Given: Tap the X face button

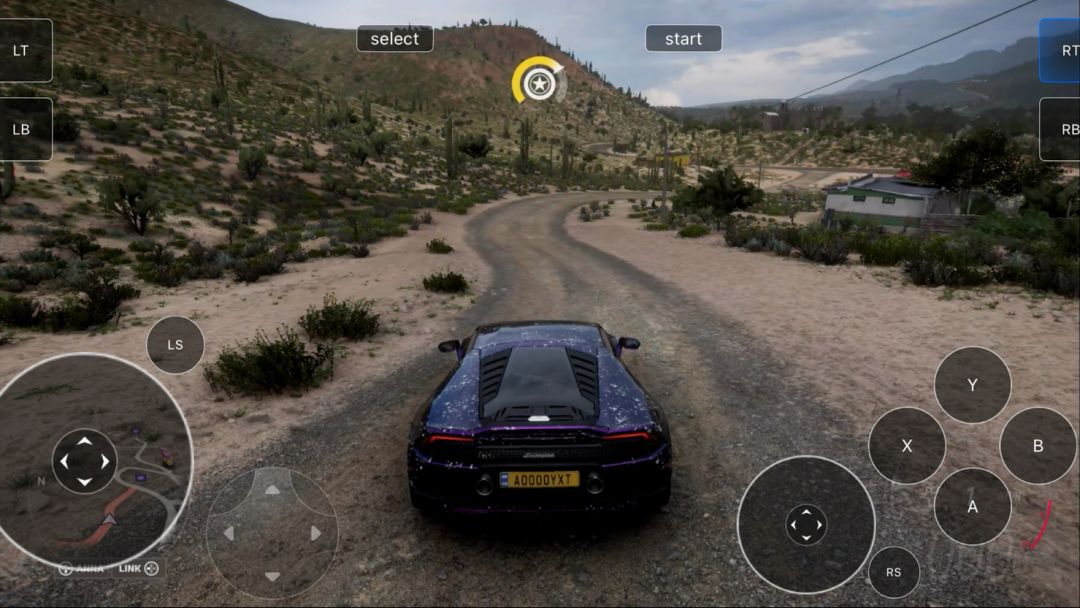Looking at the screenshot, I should click(907, 446).
